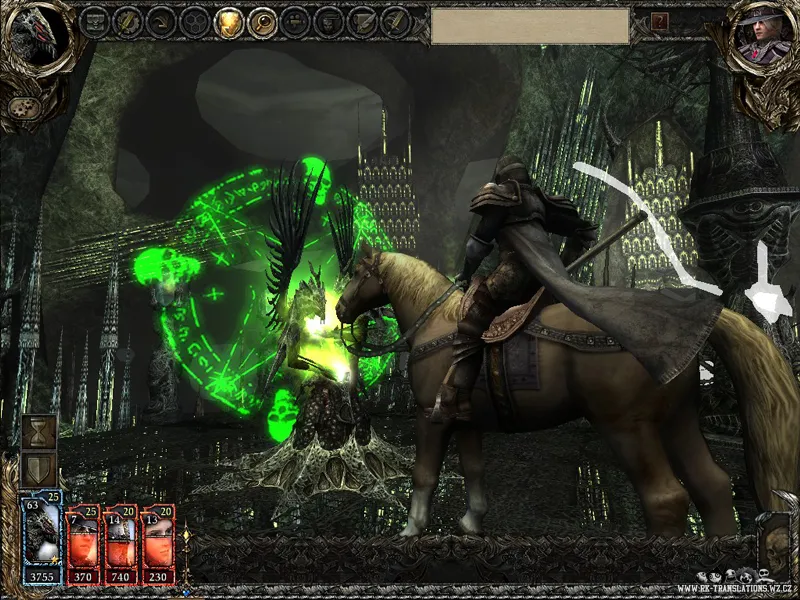Choose the red unit card showing 740
The height and width of the screenshot is (600, 800).
[x=120, y=545]
